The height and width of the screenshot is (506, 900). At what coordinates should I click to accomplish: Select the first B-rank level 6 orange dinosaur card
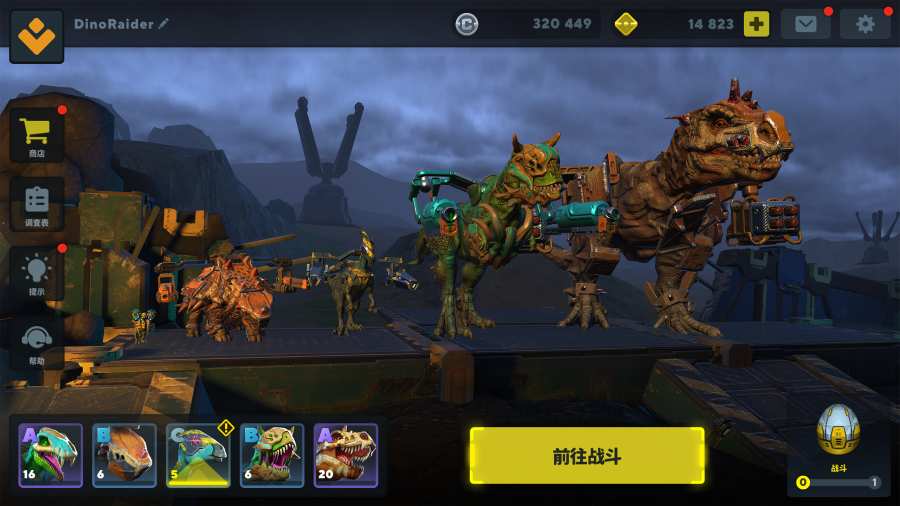124,455
